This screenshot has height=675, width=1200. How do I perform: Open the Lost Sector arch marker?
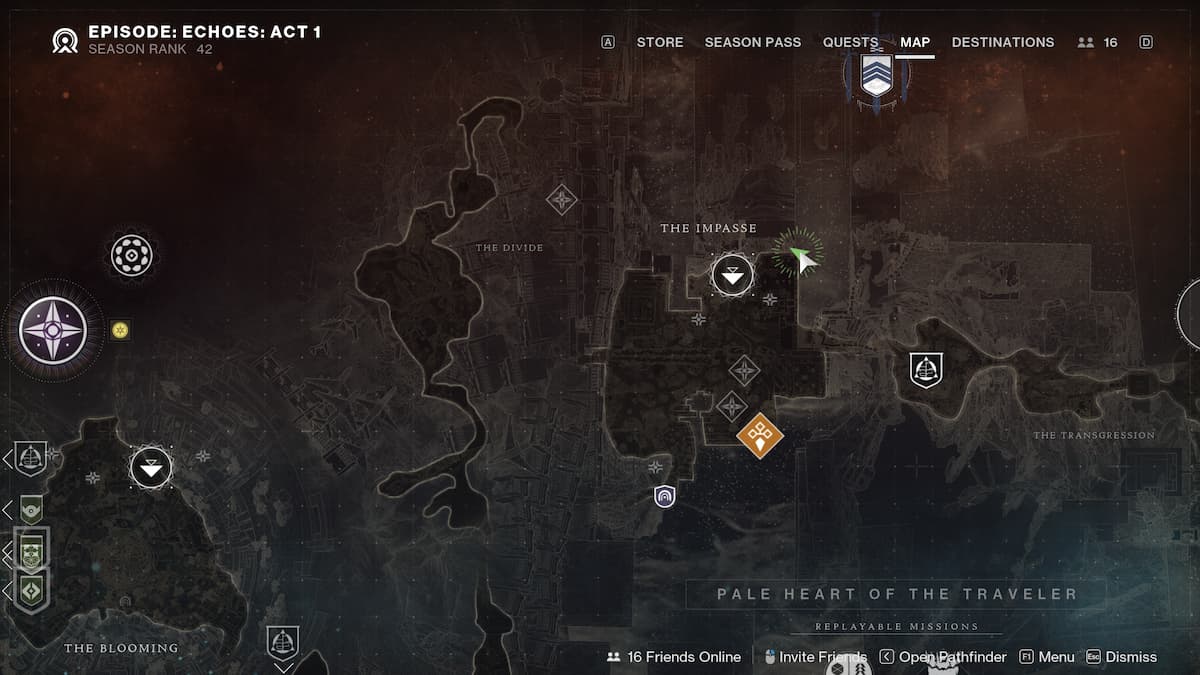coord(664,496)
